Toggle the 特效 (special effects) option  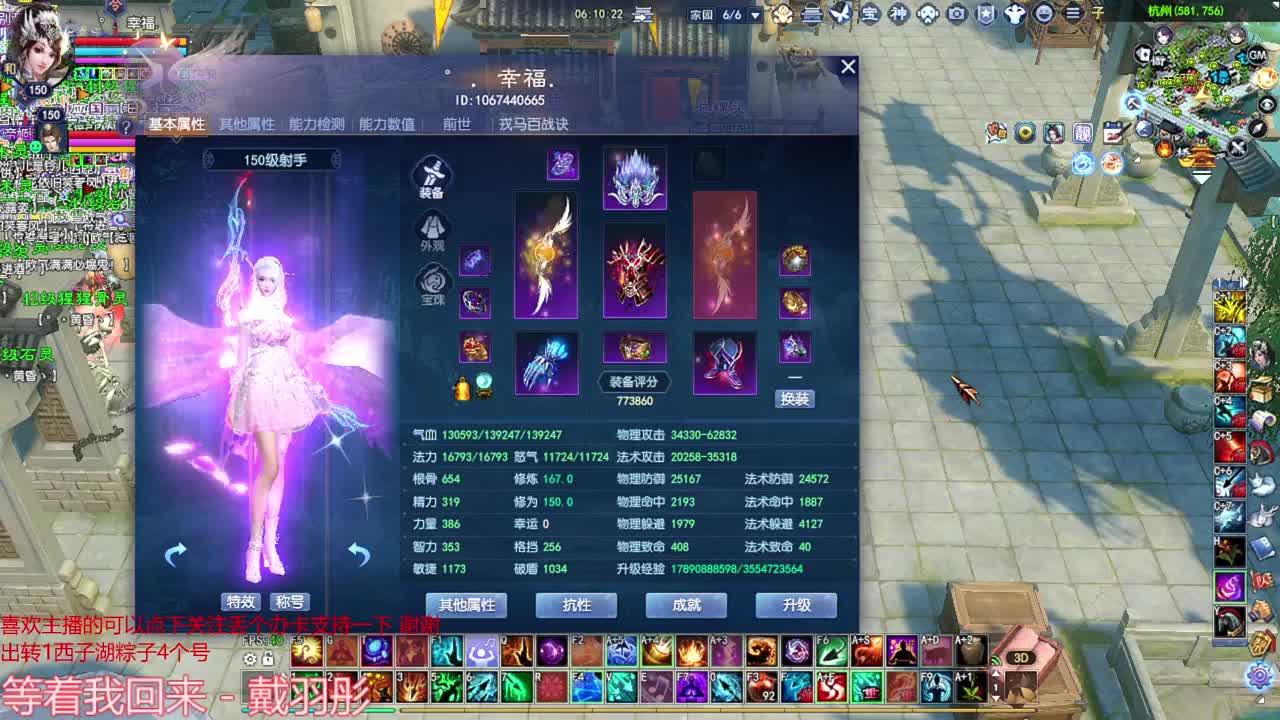click(242, 601)
